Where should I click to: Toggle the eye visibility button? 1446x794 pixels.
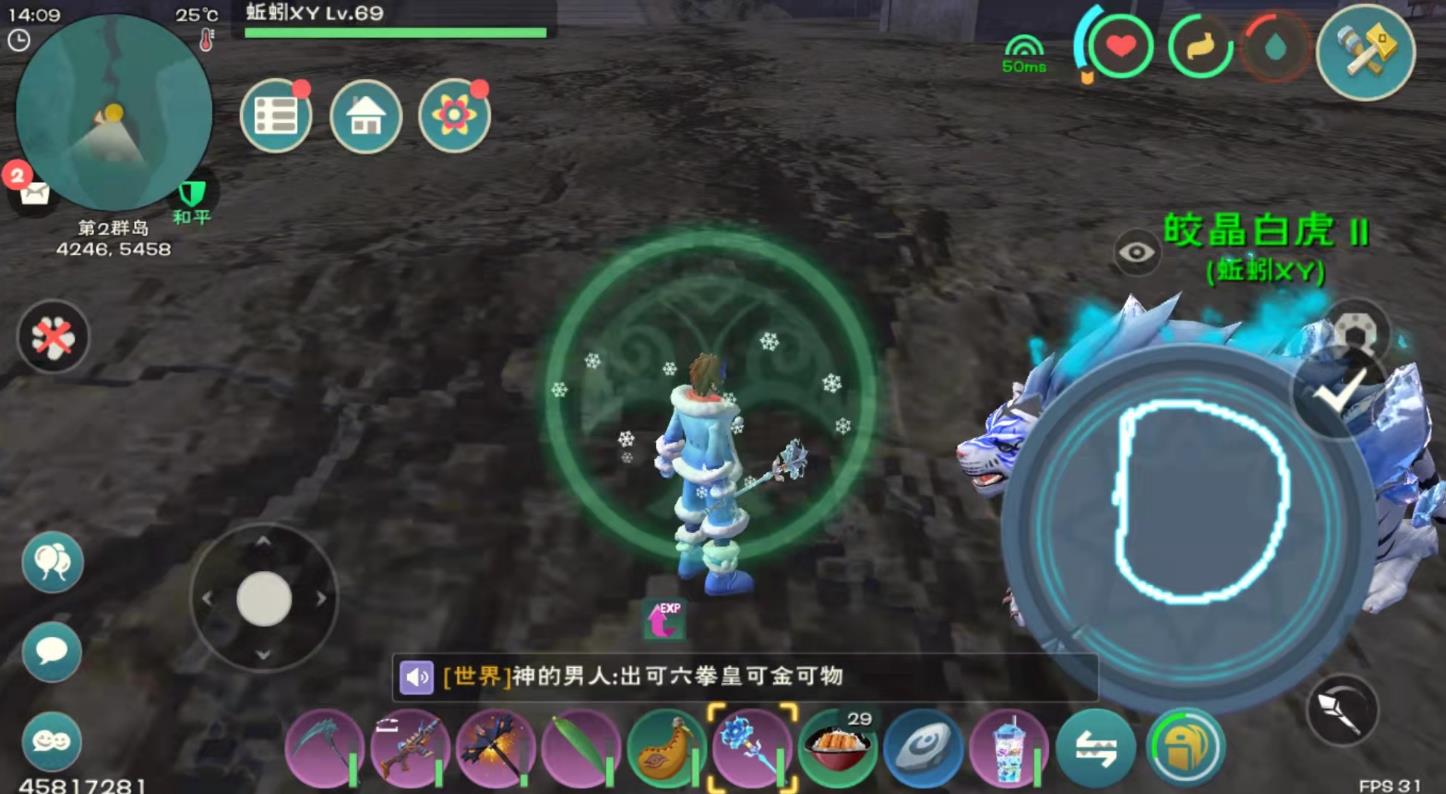(1137, 252)
